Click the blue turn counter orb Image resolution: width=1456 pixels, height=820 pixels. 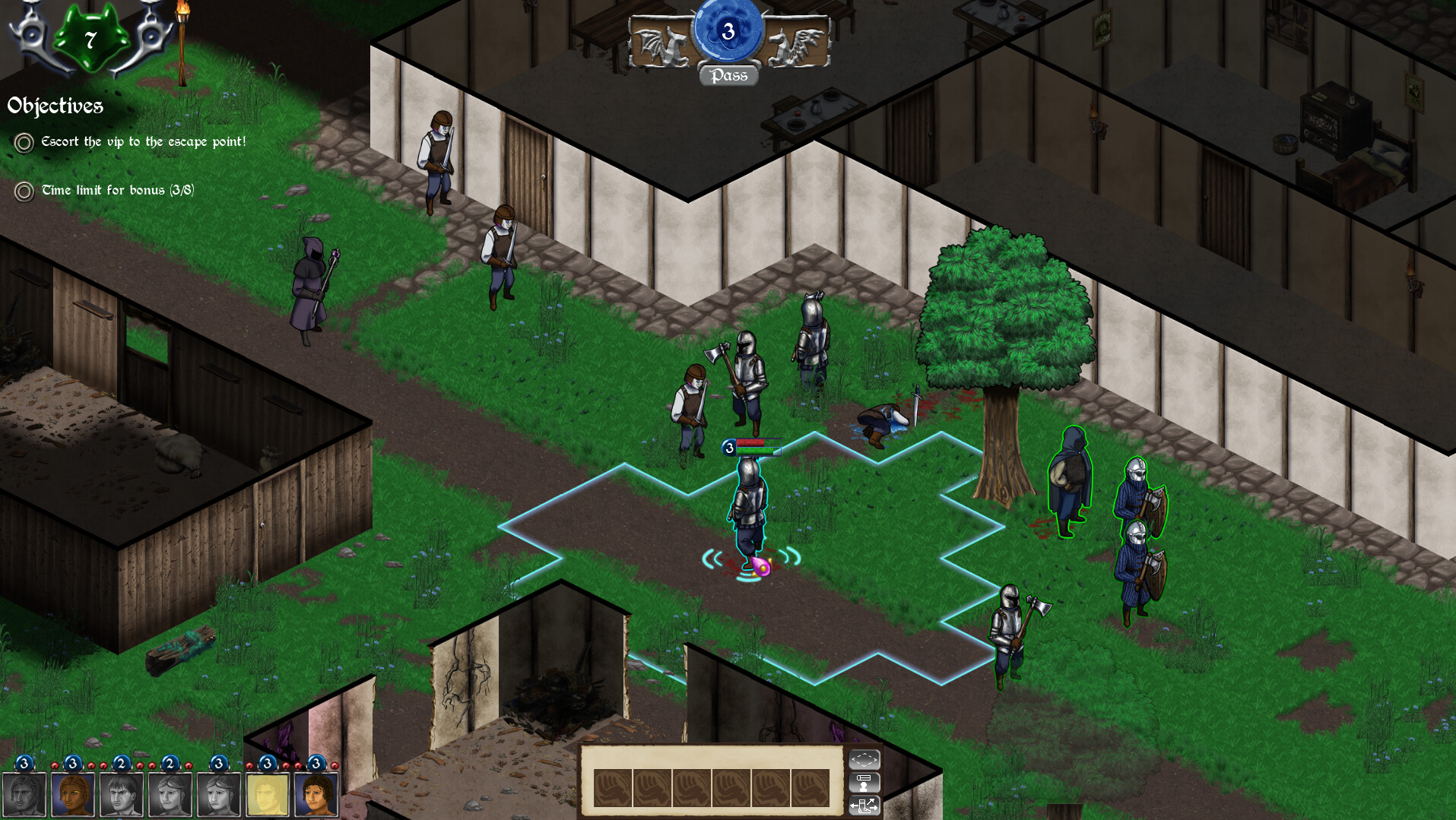(728, 30)
